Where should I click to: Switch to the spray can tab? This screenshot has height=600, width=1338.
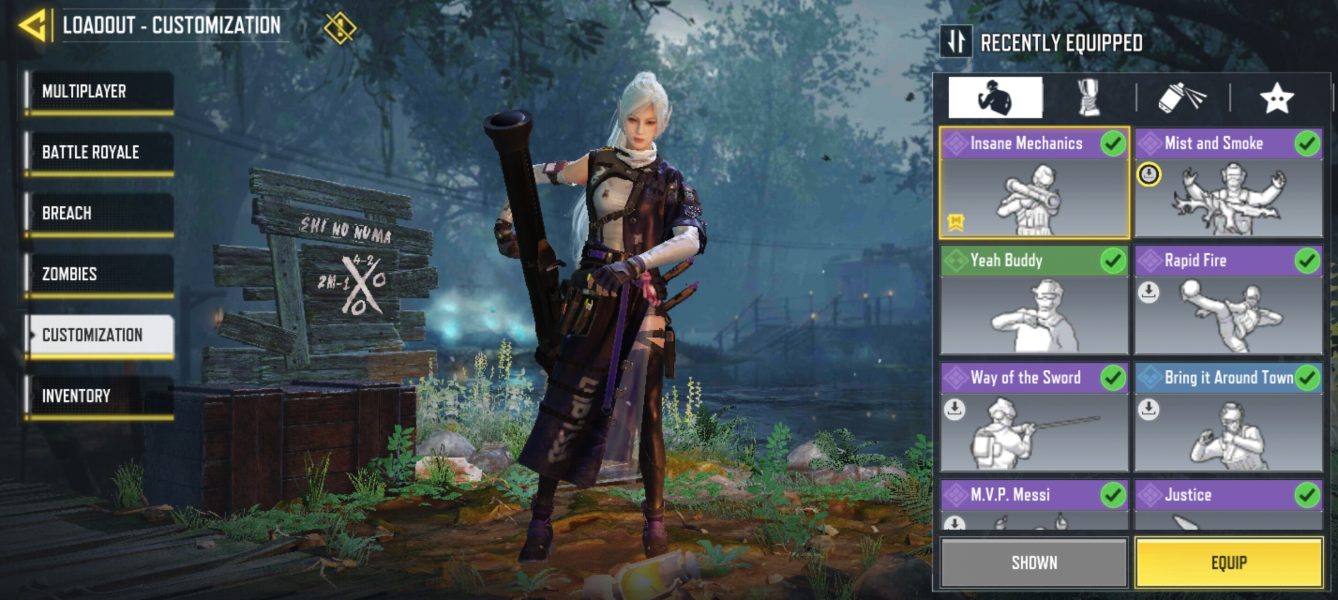pyautogui.click(x=1181, y=98)
